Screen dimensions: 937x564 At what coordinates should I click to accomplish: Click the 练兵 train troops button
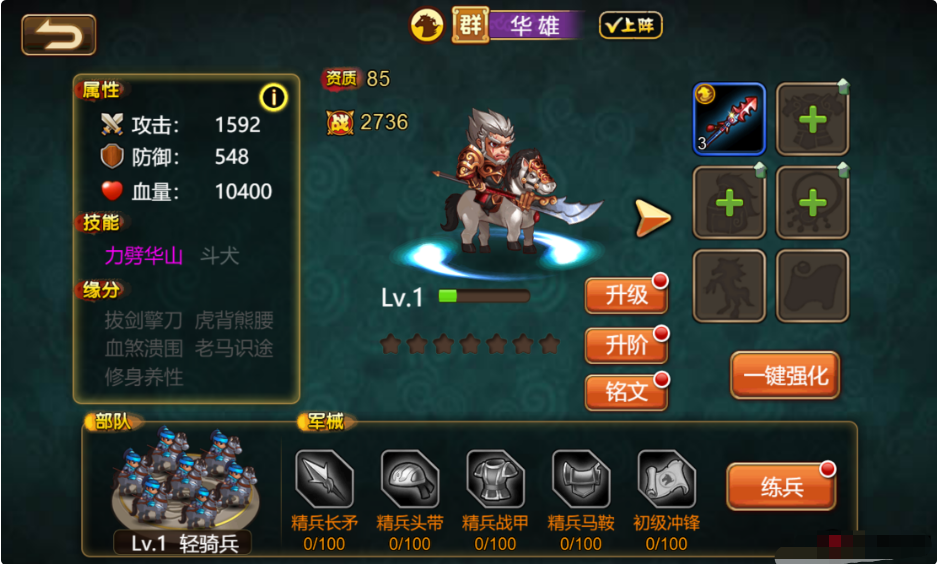[781, 486]
